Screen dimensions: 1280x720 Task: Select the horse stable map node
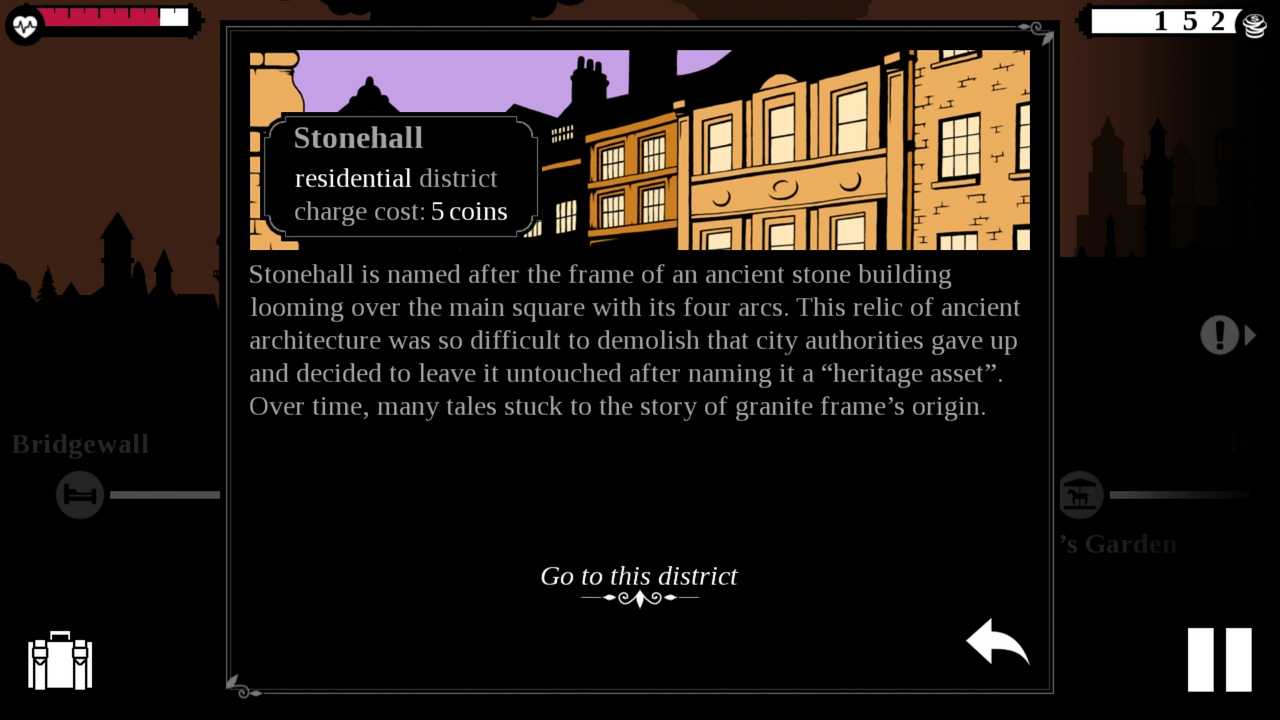(x=1080, y=495)
